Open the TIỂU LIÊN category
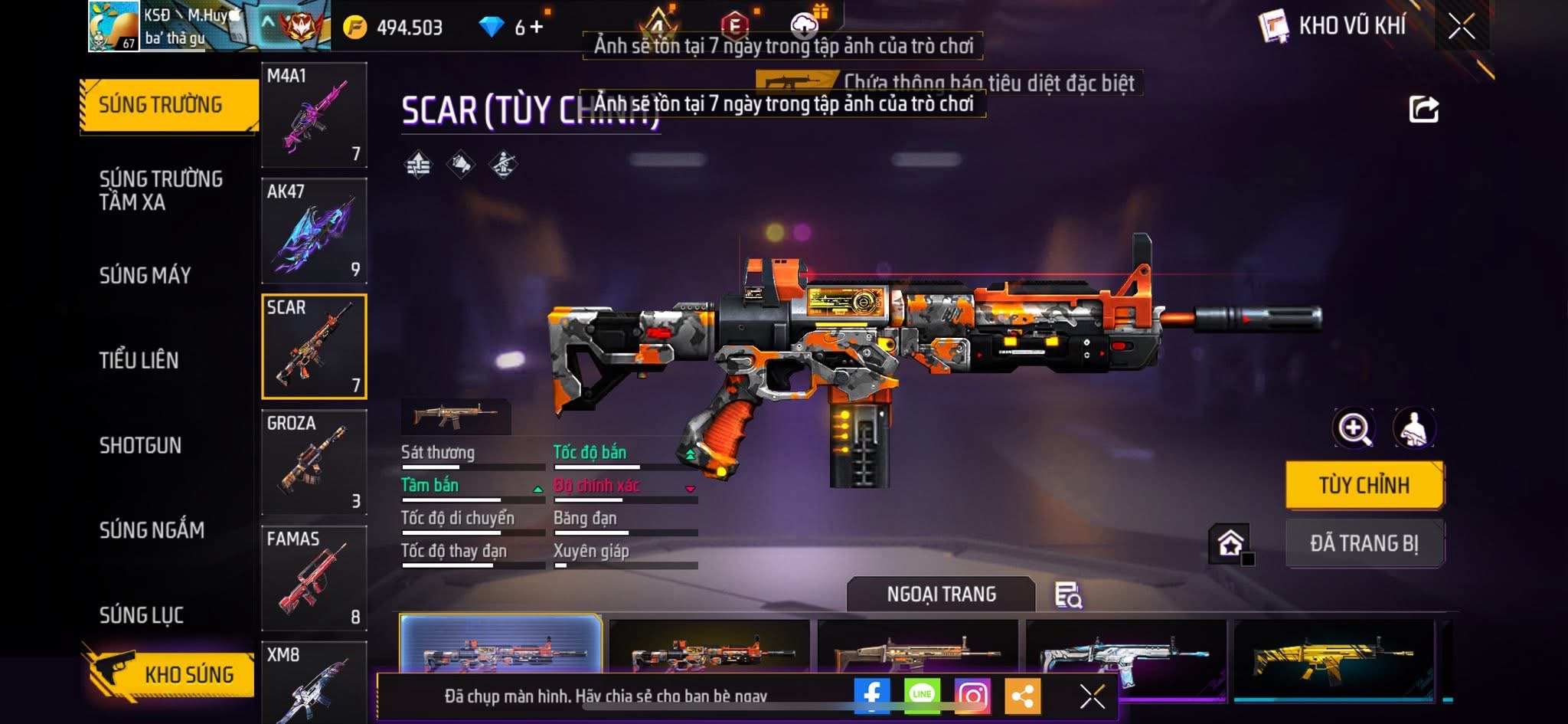This screenshot has height=724, width=1568. [x=139, y=360]
